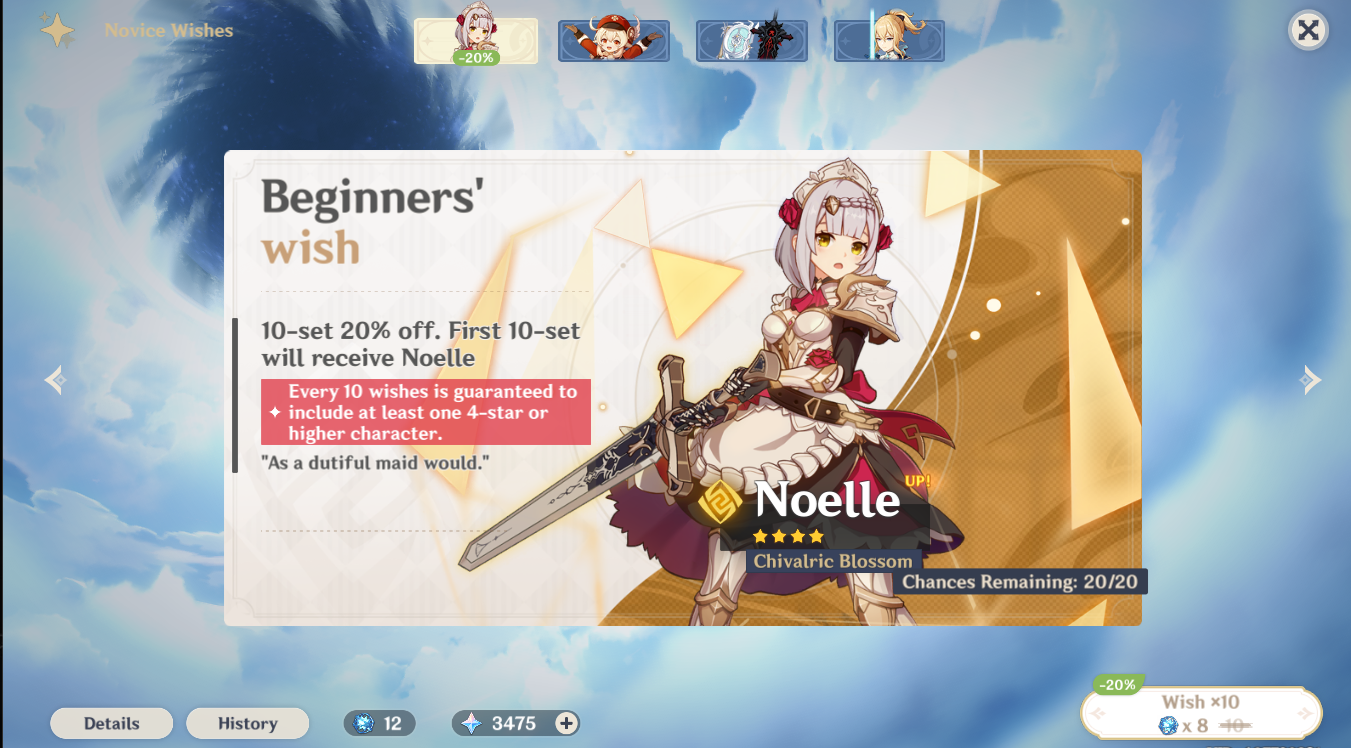Navigate banners with the right arrow
Viewport: 1351px width, 748px height.
point(1311,379)
